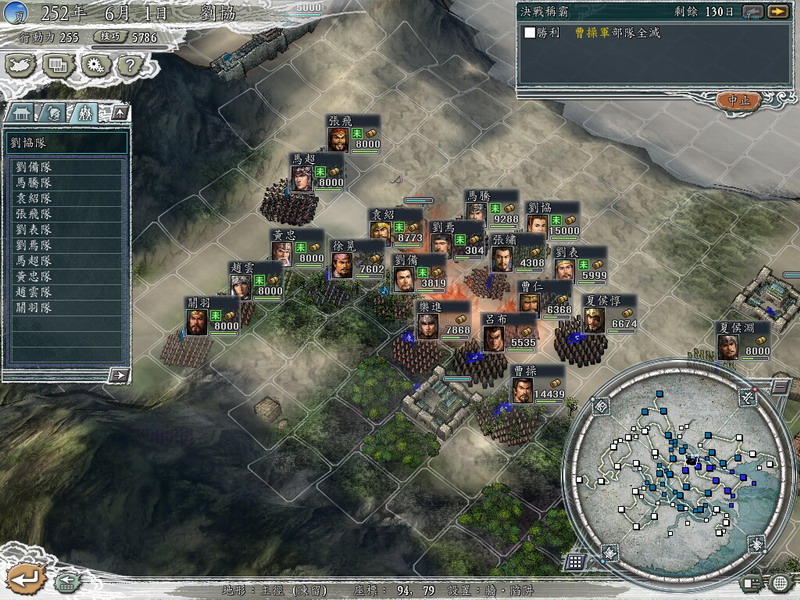Switch to the building tab in the list panel
Screen dimensions: 800x600
[x=22, y=112]
